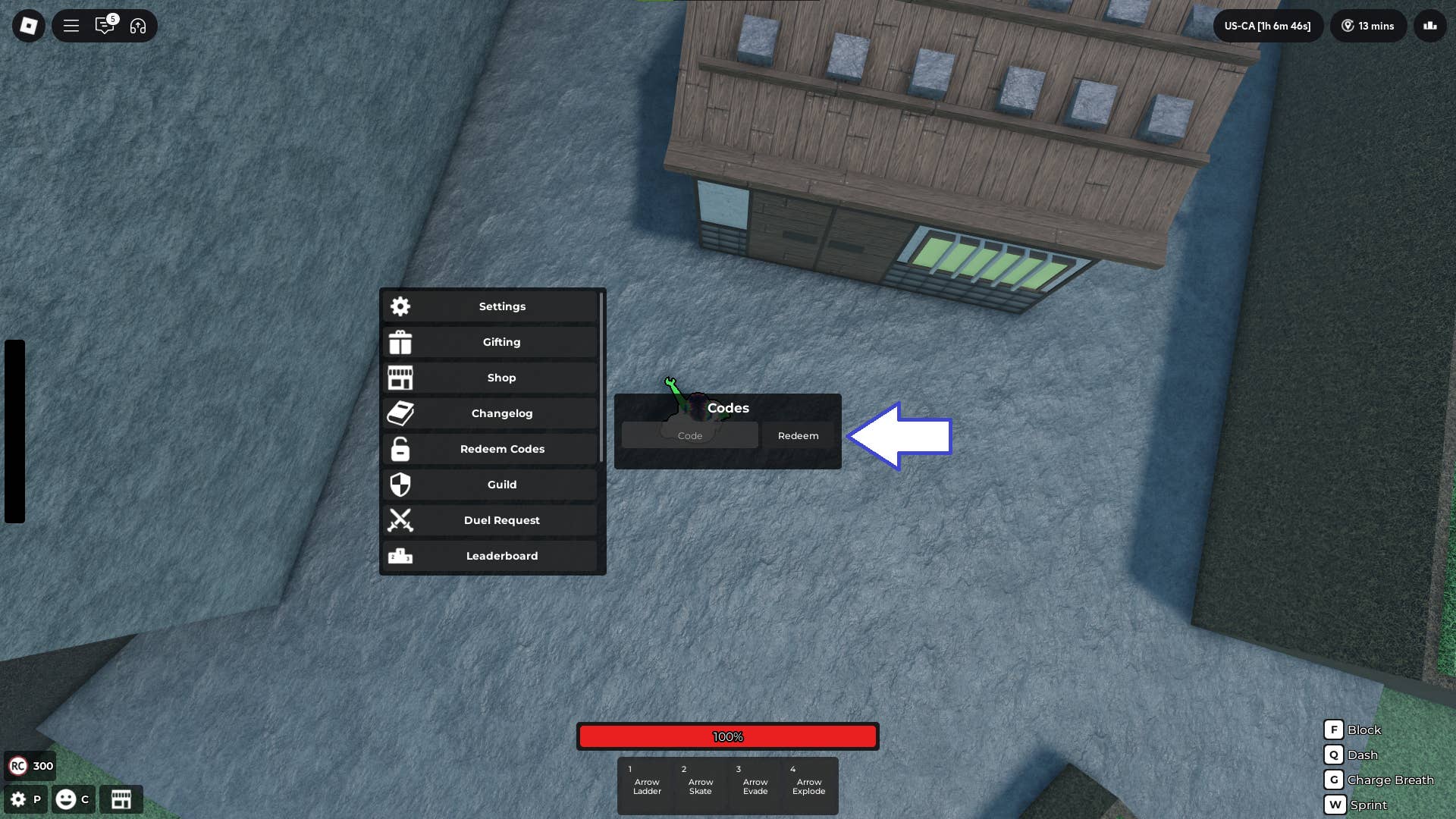Viewport: 1456px width, 819px height.
Task: Open the Roblox chat bubble with 5 notifications
Action: [105, 26]
